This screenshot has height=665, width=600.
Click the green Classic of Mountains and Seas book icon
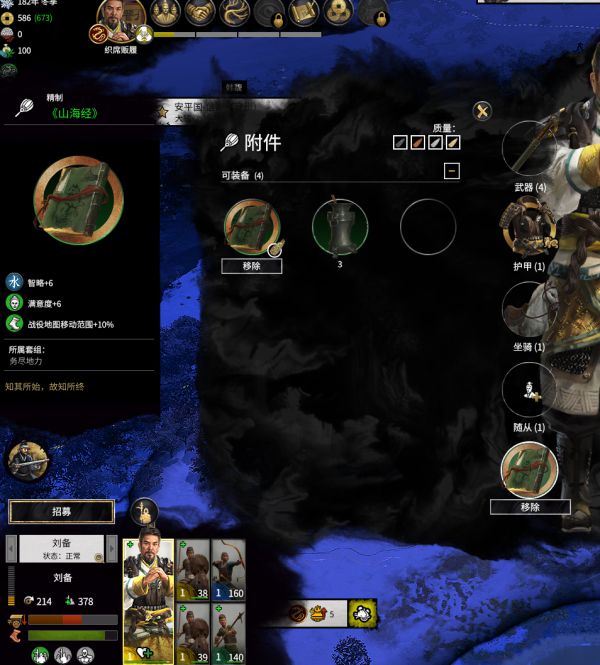coord(79,199)
